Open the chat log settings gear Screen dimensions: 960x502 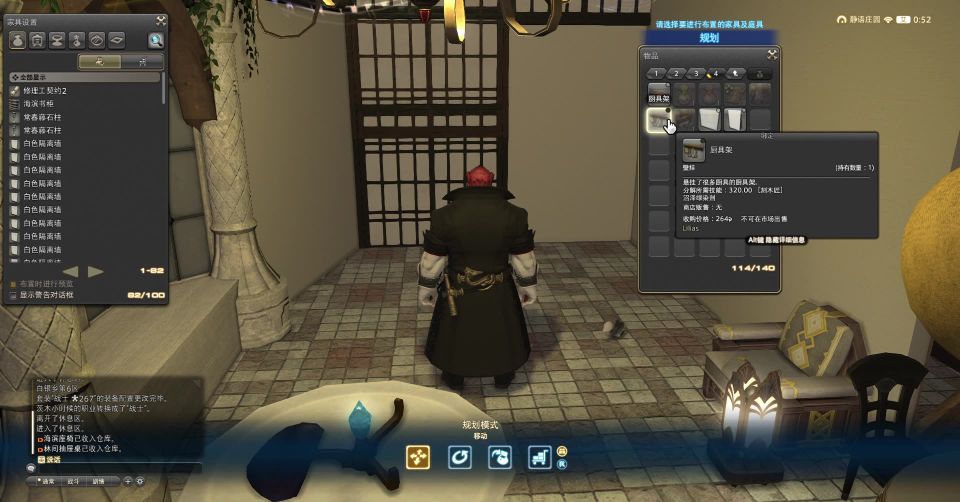[139, 481]
